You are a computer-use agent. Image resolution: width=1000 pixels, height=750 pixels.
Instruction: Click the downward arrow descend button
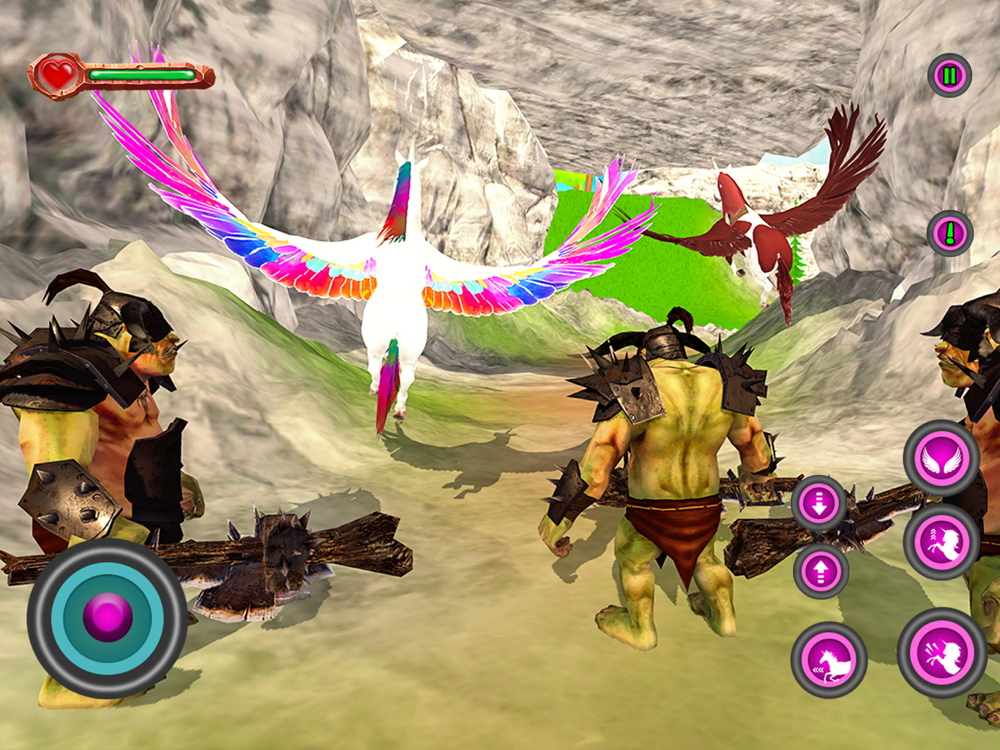(x=820, y=503)
